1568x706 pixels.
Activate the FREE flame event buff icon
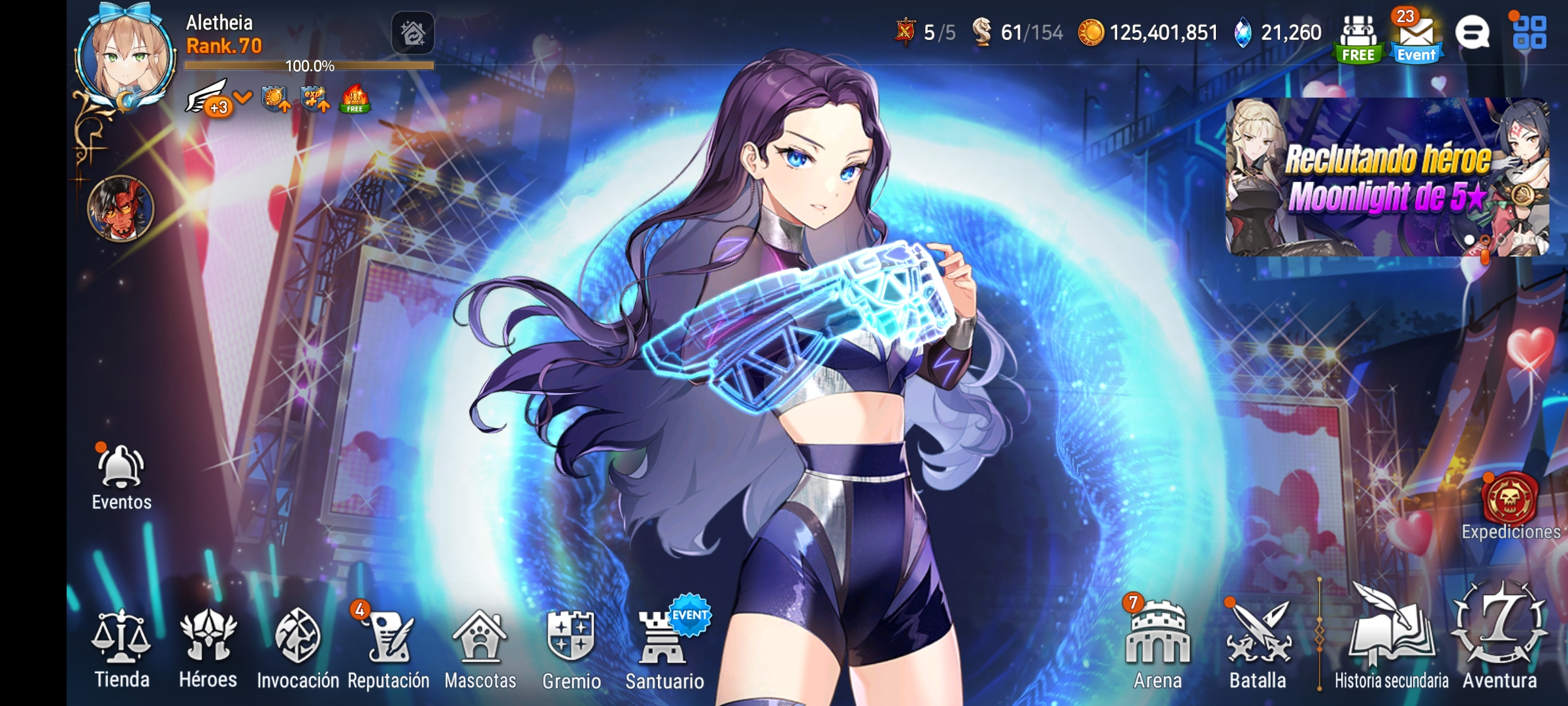(353, 99)
